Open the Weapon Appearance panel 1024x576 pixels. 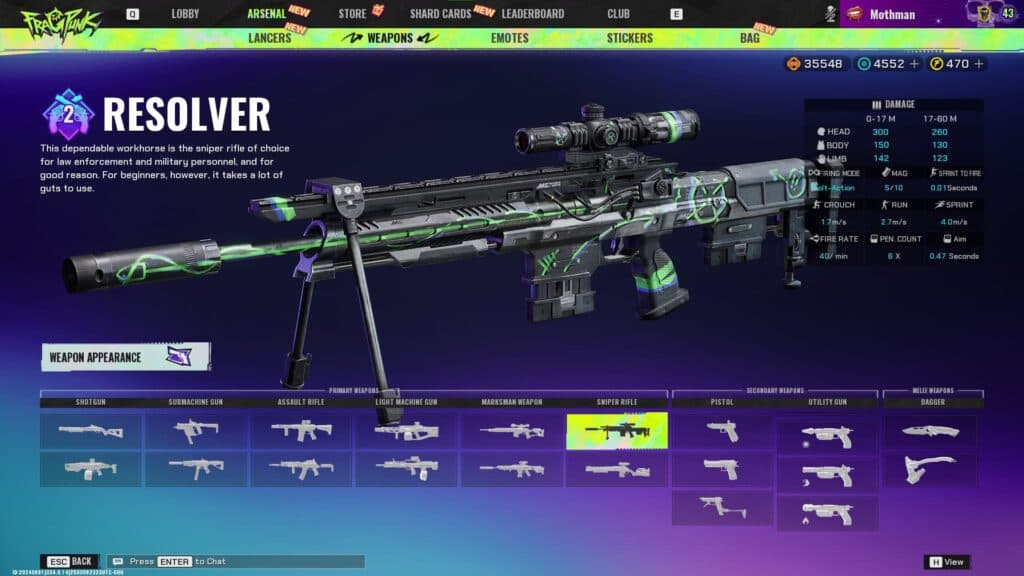coord(126,357)
